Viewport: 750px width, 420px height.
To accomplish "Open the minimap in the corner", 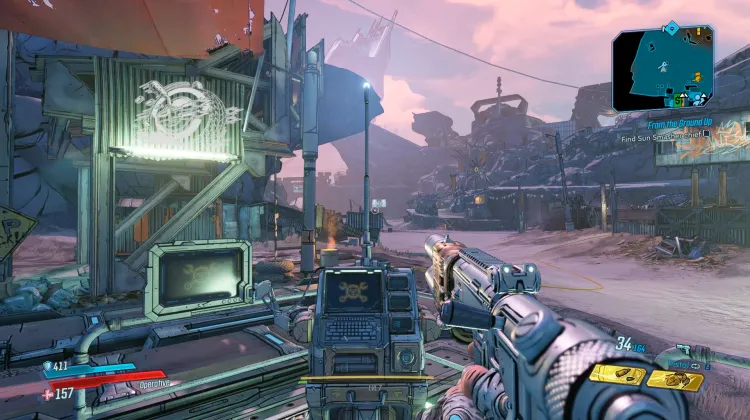I will click(x=663, y=68).
